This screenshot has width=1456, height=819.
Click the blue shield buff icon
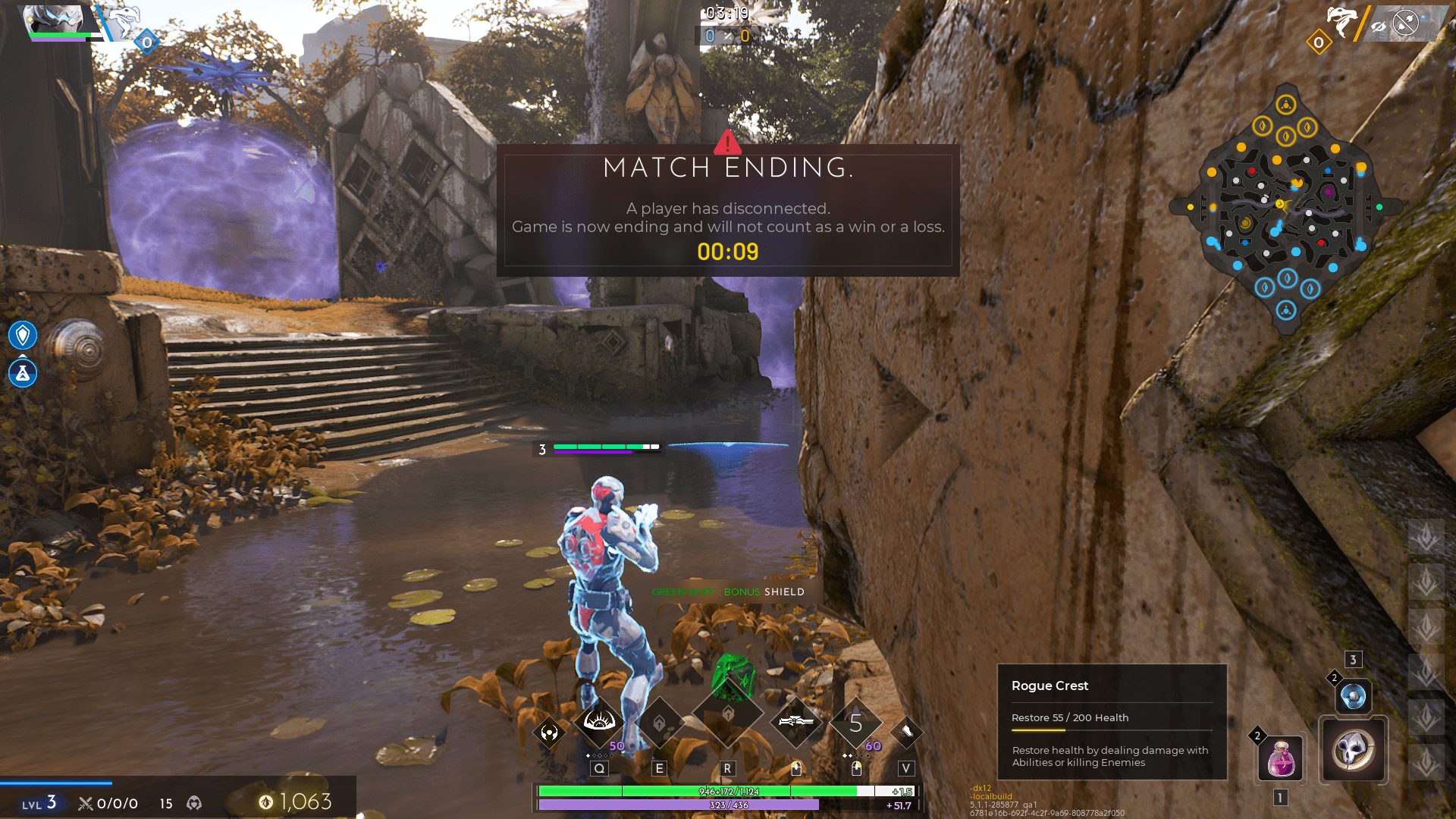[x=23, y=334]
